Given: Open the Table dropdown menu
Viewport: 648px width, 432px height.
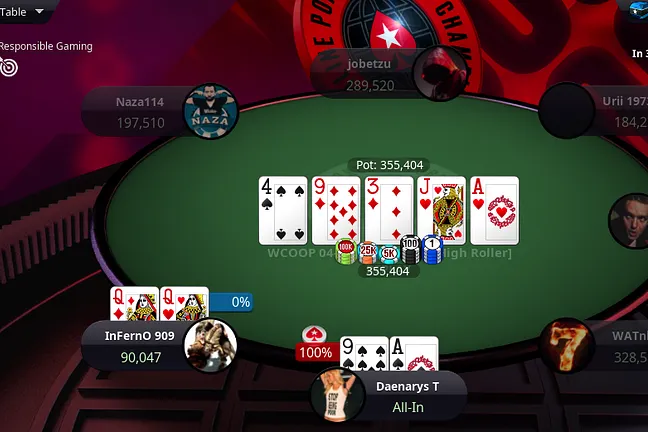Looking at the screenshot, I should click(x=24, y=12).
